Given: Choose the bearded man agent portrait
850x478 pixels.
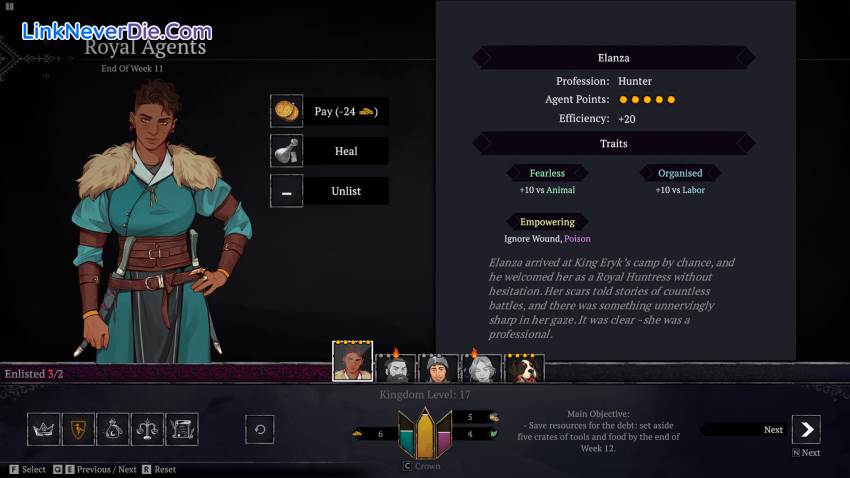Looking at the screenshot, I should pyautogui.click(x=396, y=368).
